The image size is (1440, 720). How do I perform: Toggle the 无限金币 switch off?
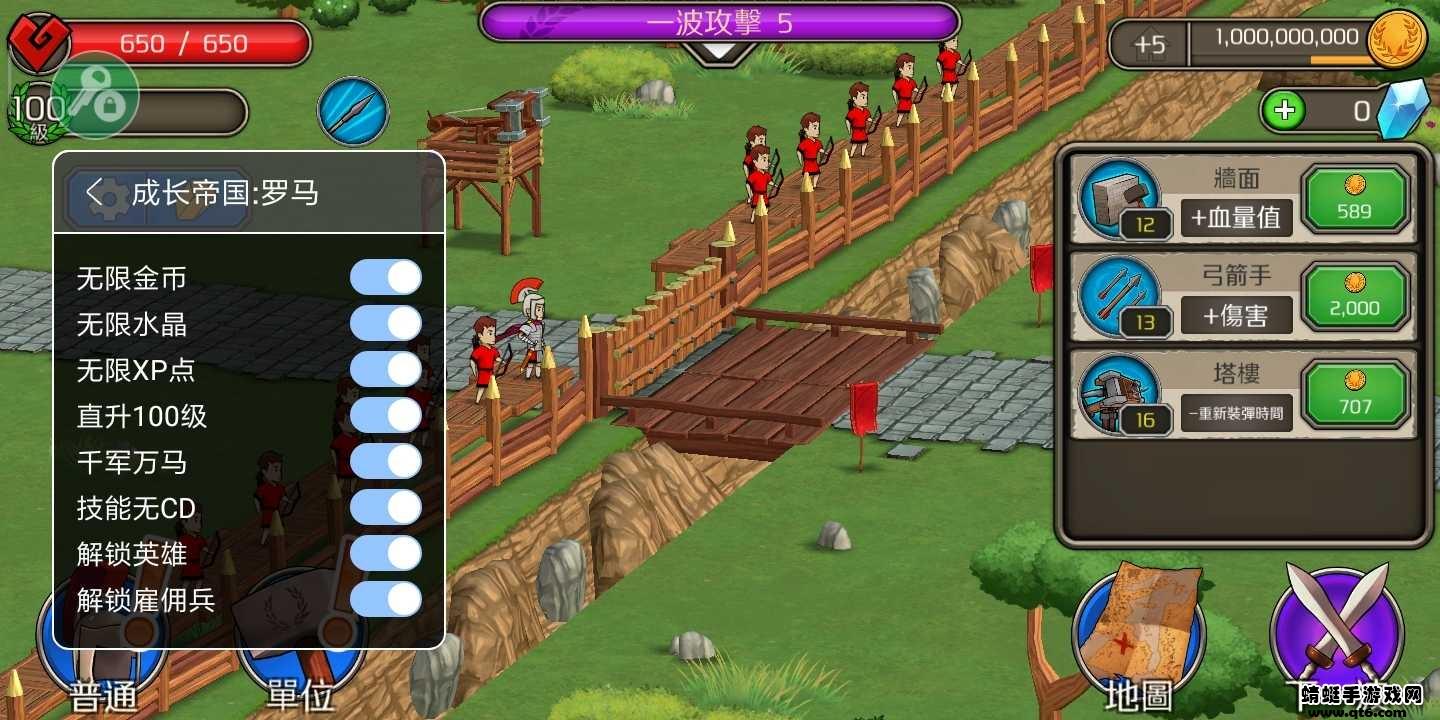click(x=385, y=276)
